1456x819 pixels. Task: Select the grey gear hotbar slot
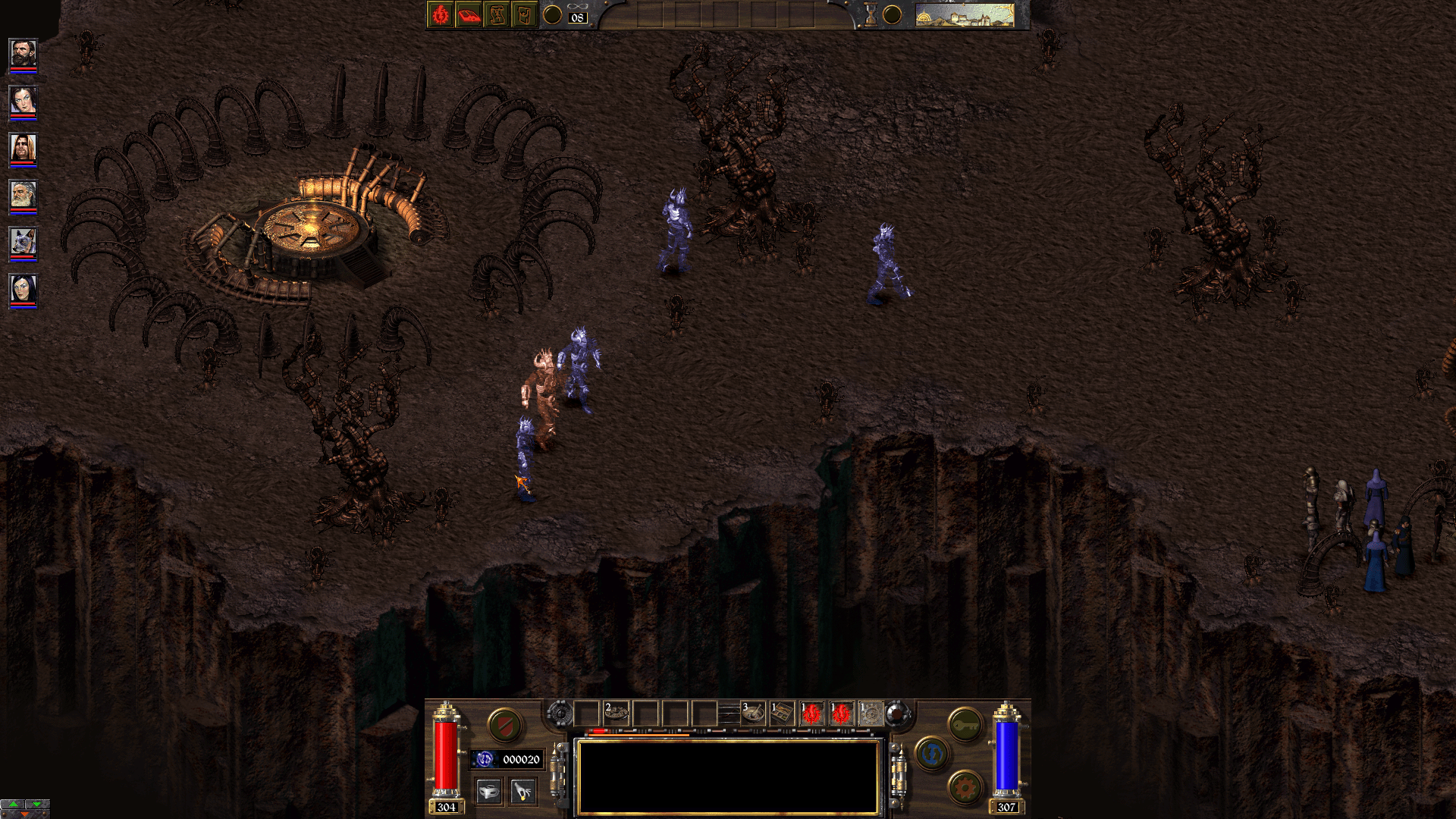pyautogui.click(x=871, y=714)
